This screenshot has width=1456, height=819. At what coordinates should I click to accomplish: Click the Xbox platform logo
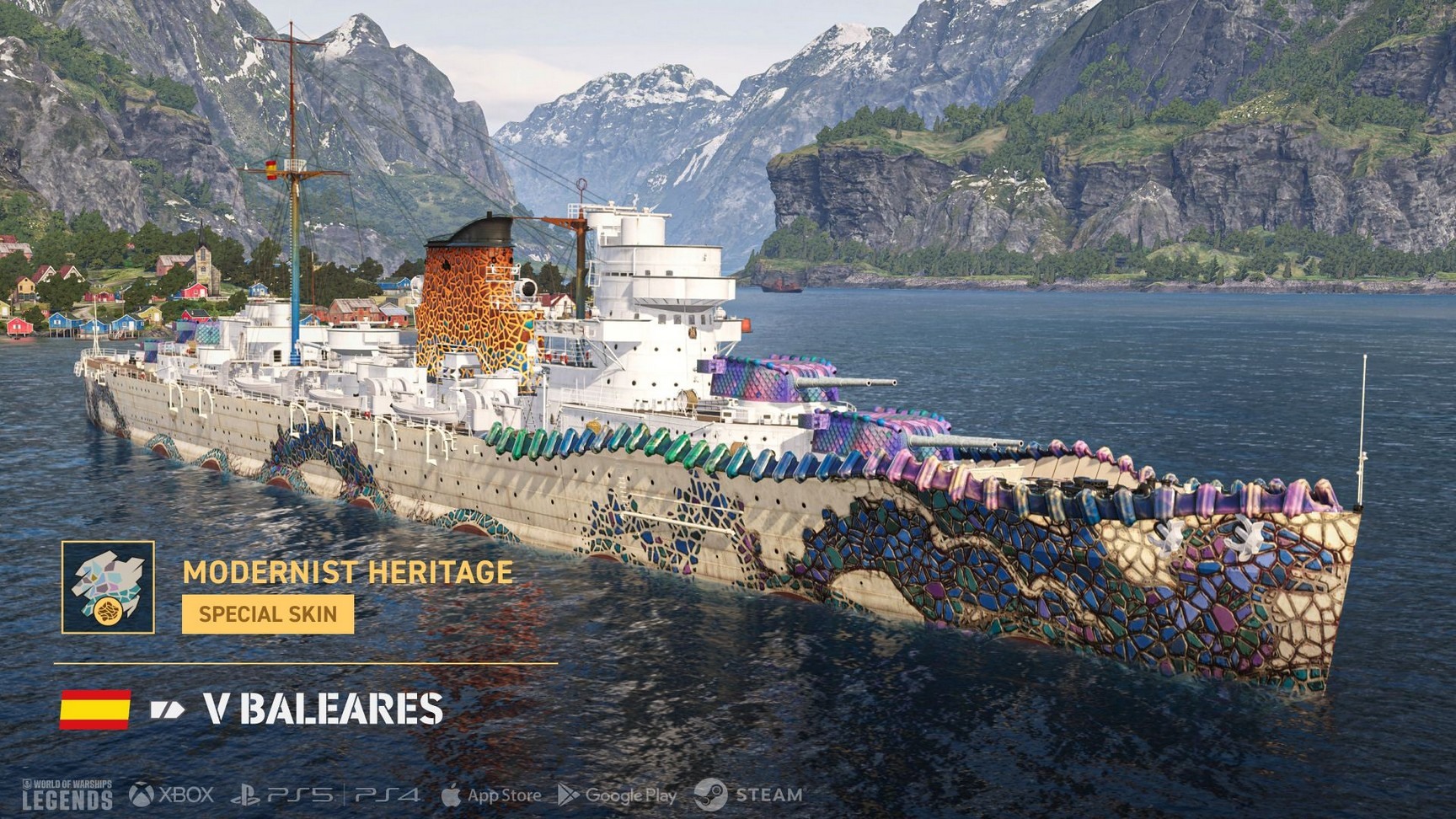(172, 795)
